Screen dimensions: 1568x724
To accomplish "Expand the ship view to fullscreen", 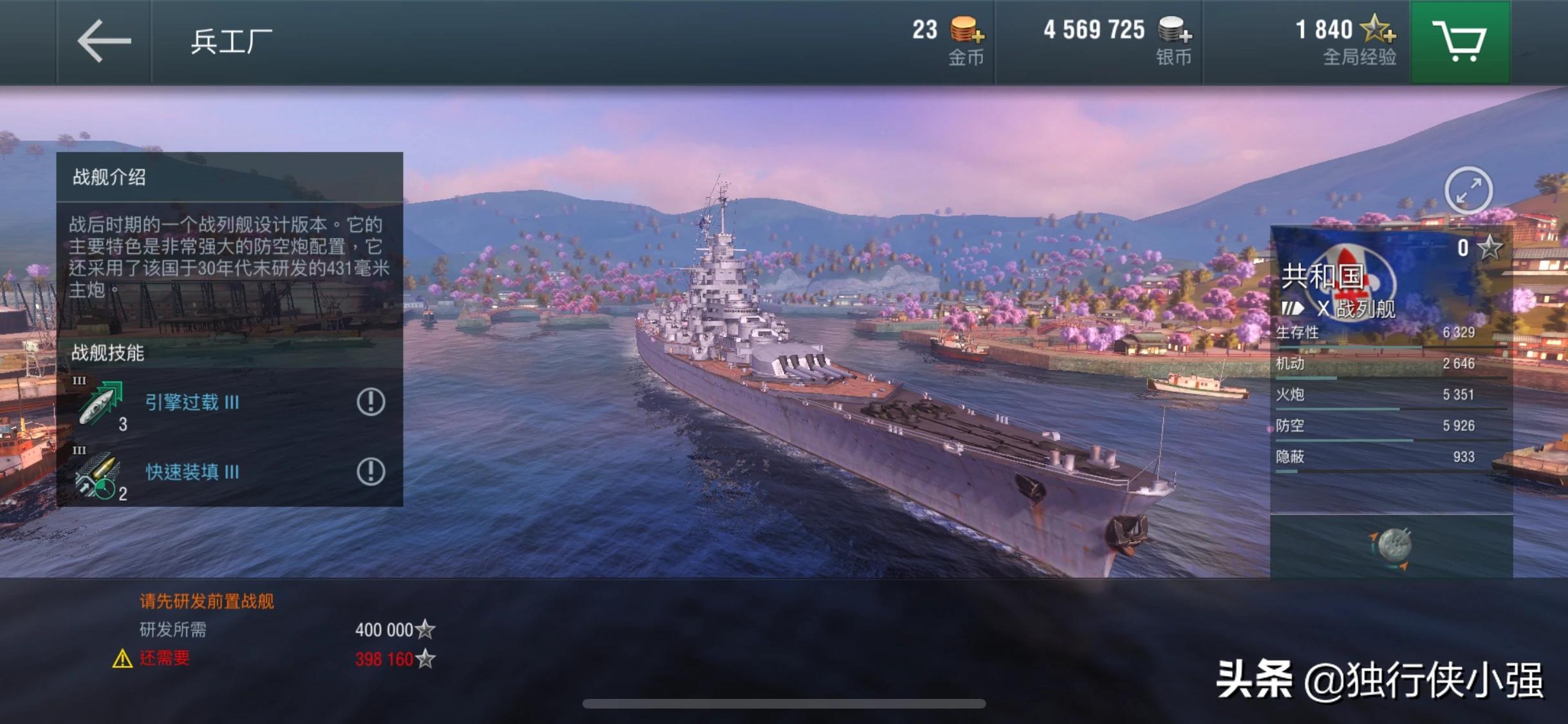I will (1468, 190).
